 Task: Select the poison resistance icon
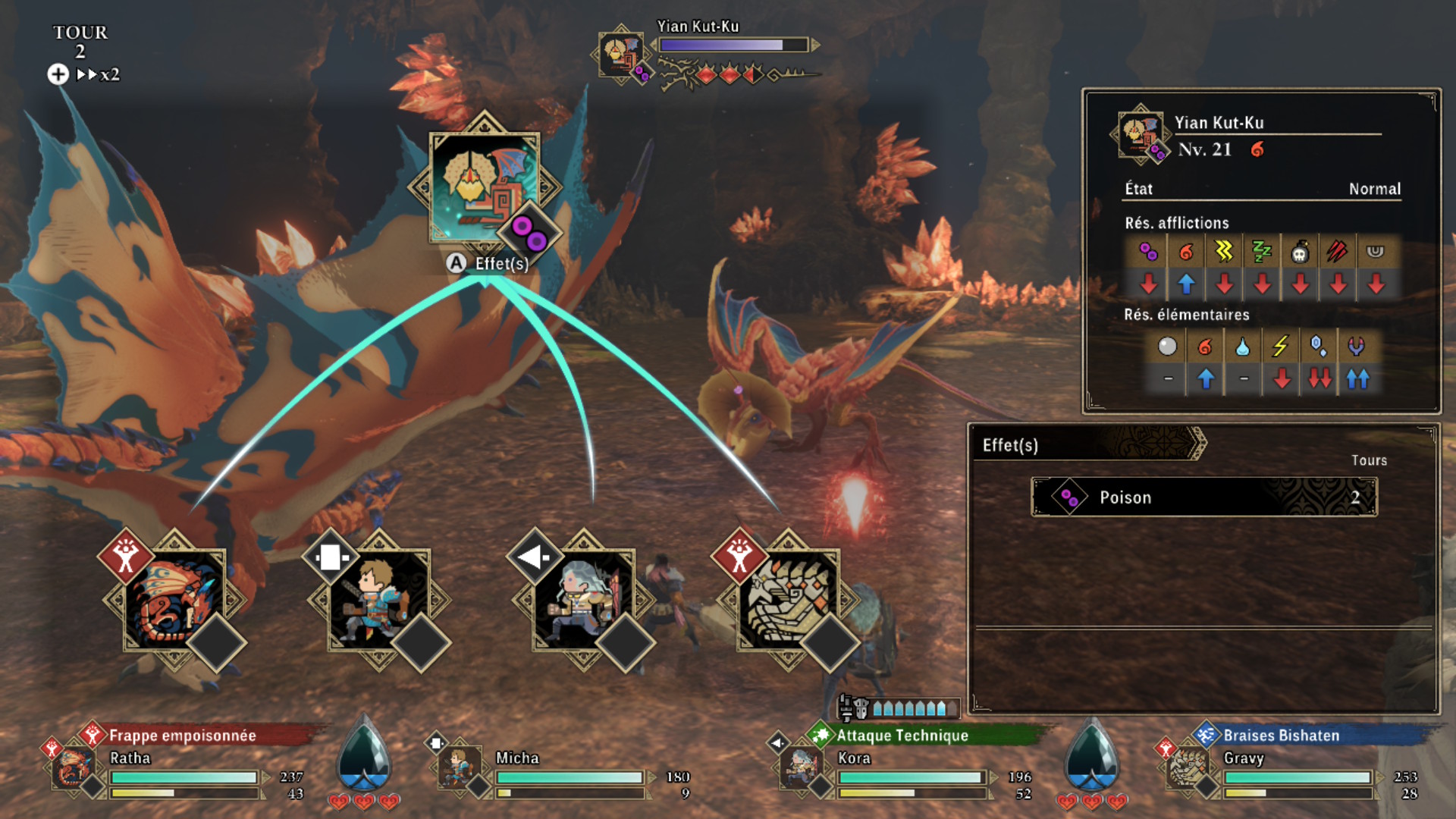pyautogui.click(x=1148, y=252)
